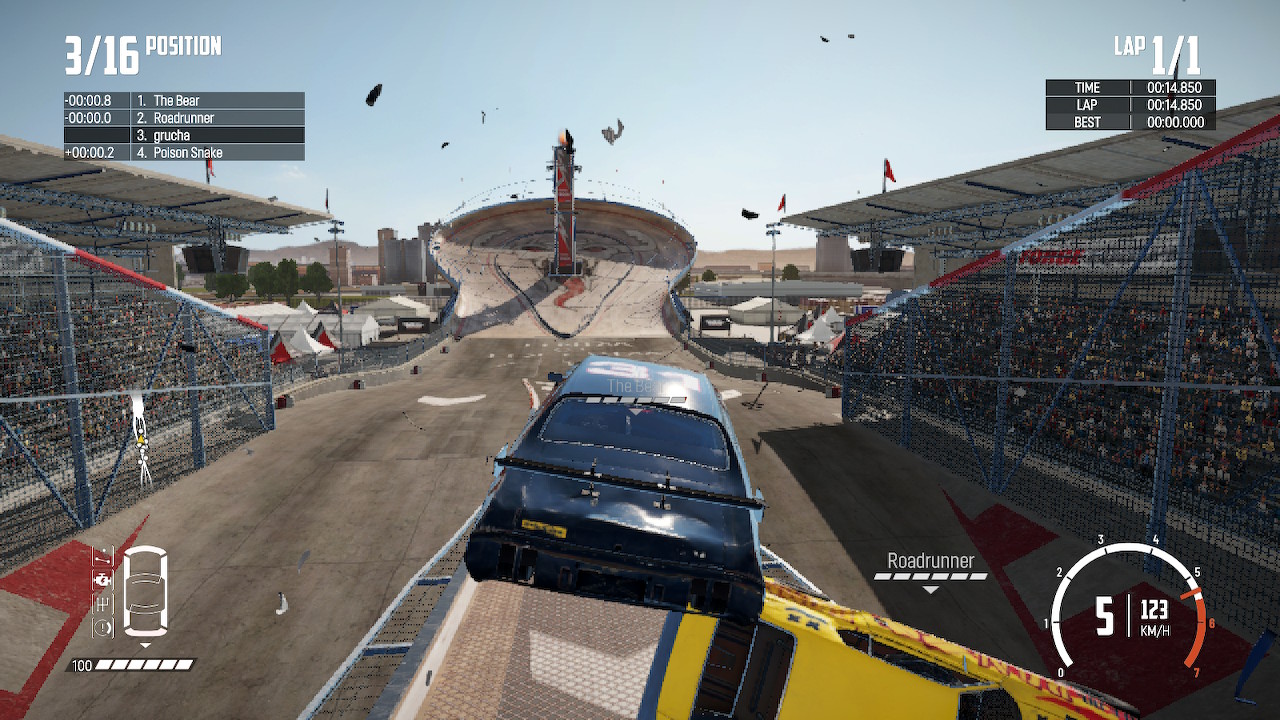Click the brake warning indicator icon

pyautogui.click(x=102, y=625)
